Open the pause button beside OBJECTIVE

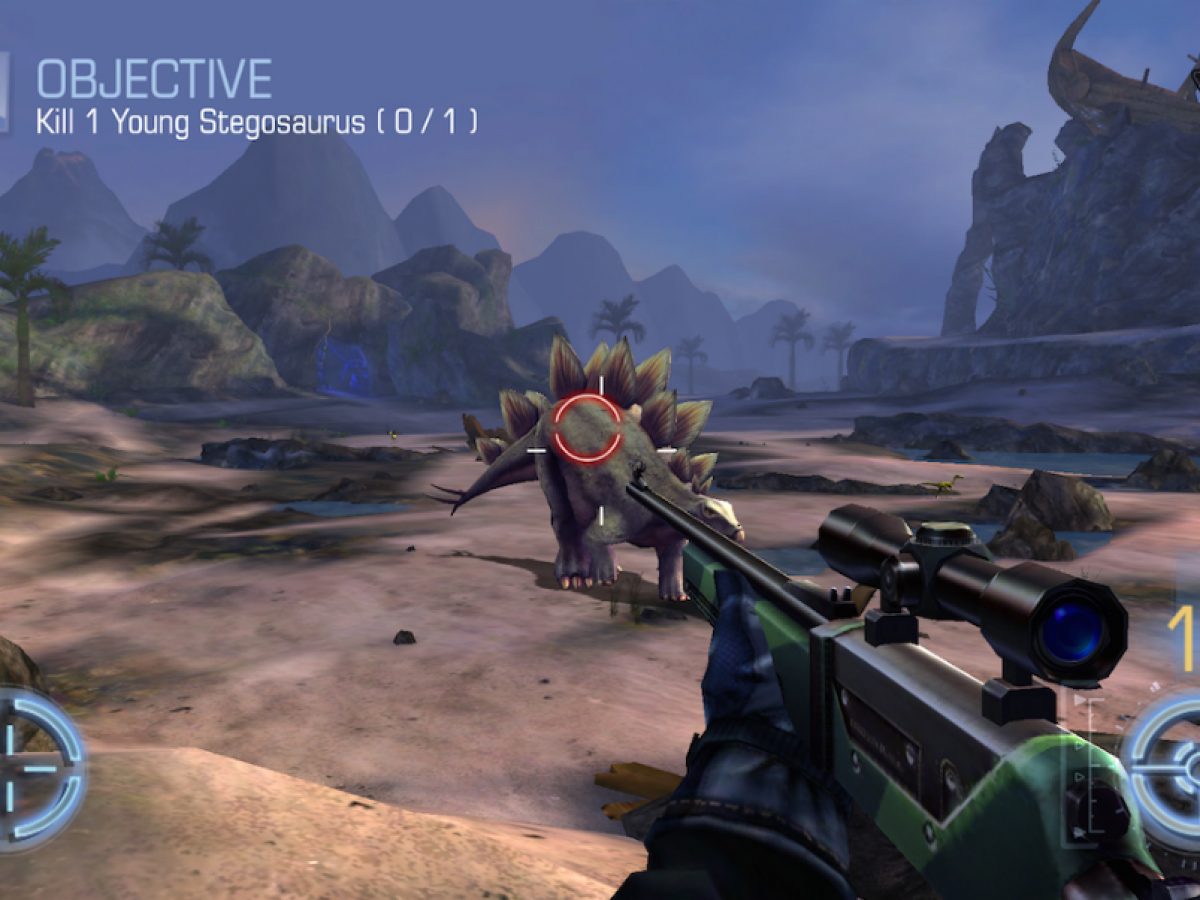pyautogui.click(x=4, y=92)
